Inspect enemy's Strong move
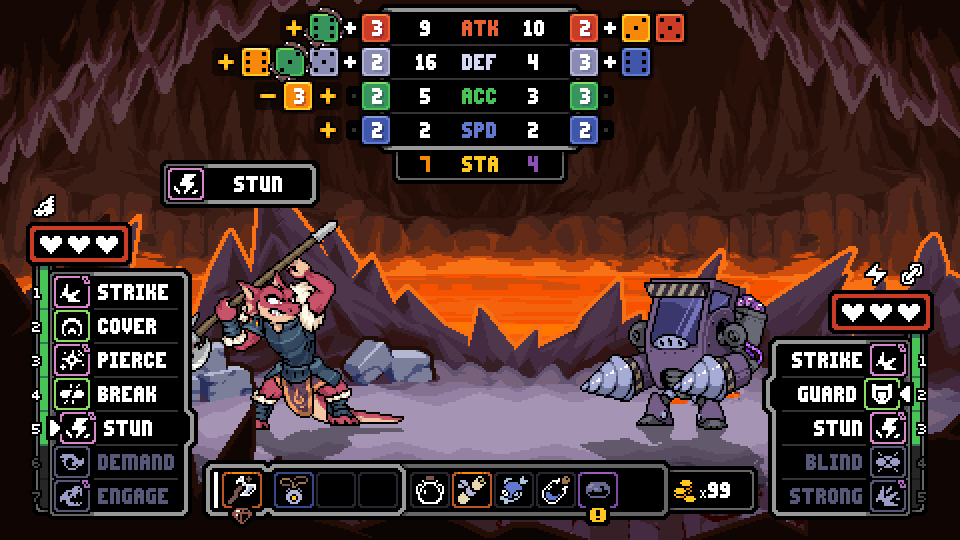This screenshot has height=540, width=960. point(845,495)
